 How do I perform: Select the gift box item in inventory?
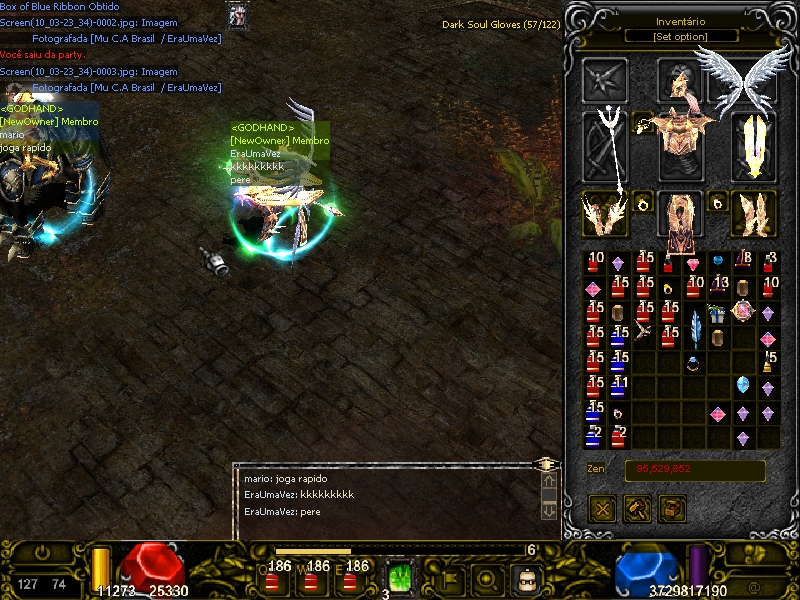point(718,314)
